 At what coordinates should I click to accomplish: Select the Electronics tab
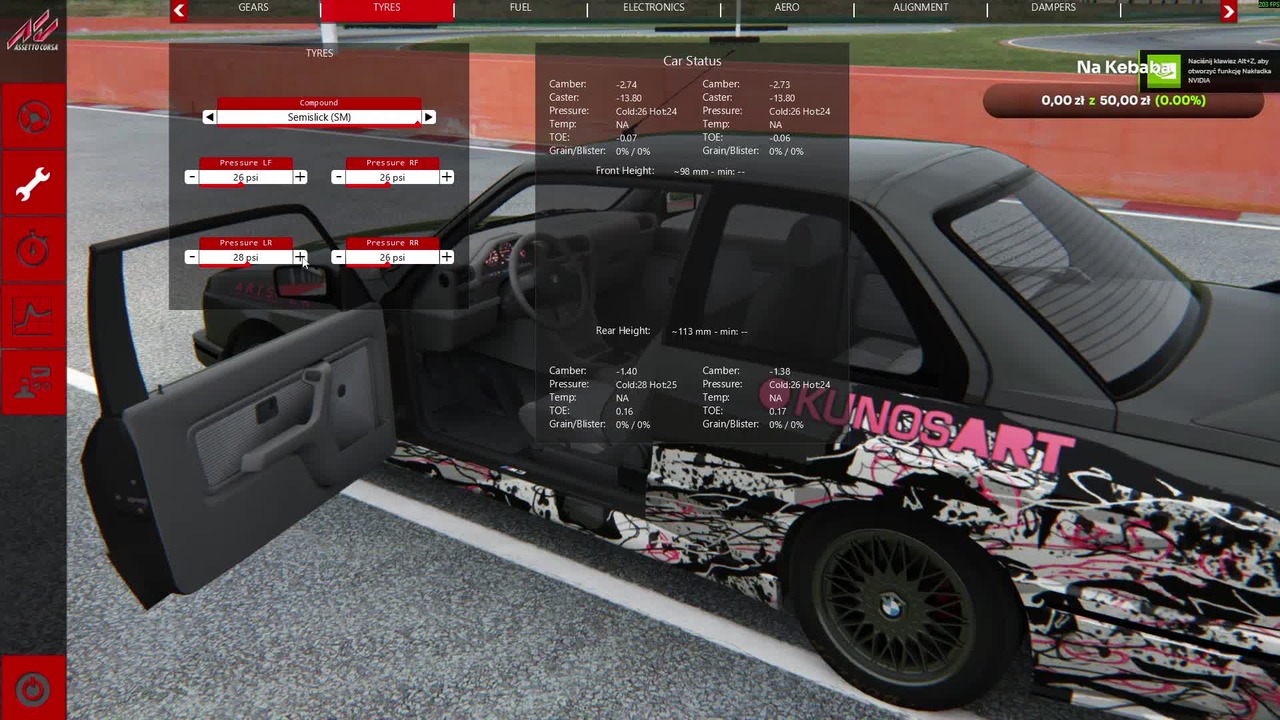(653, 8)
